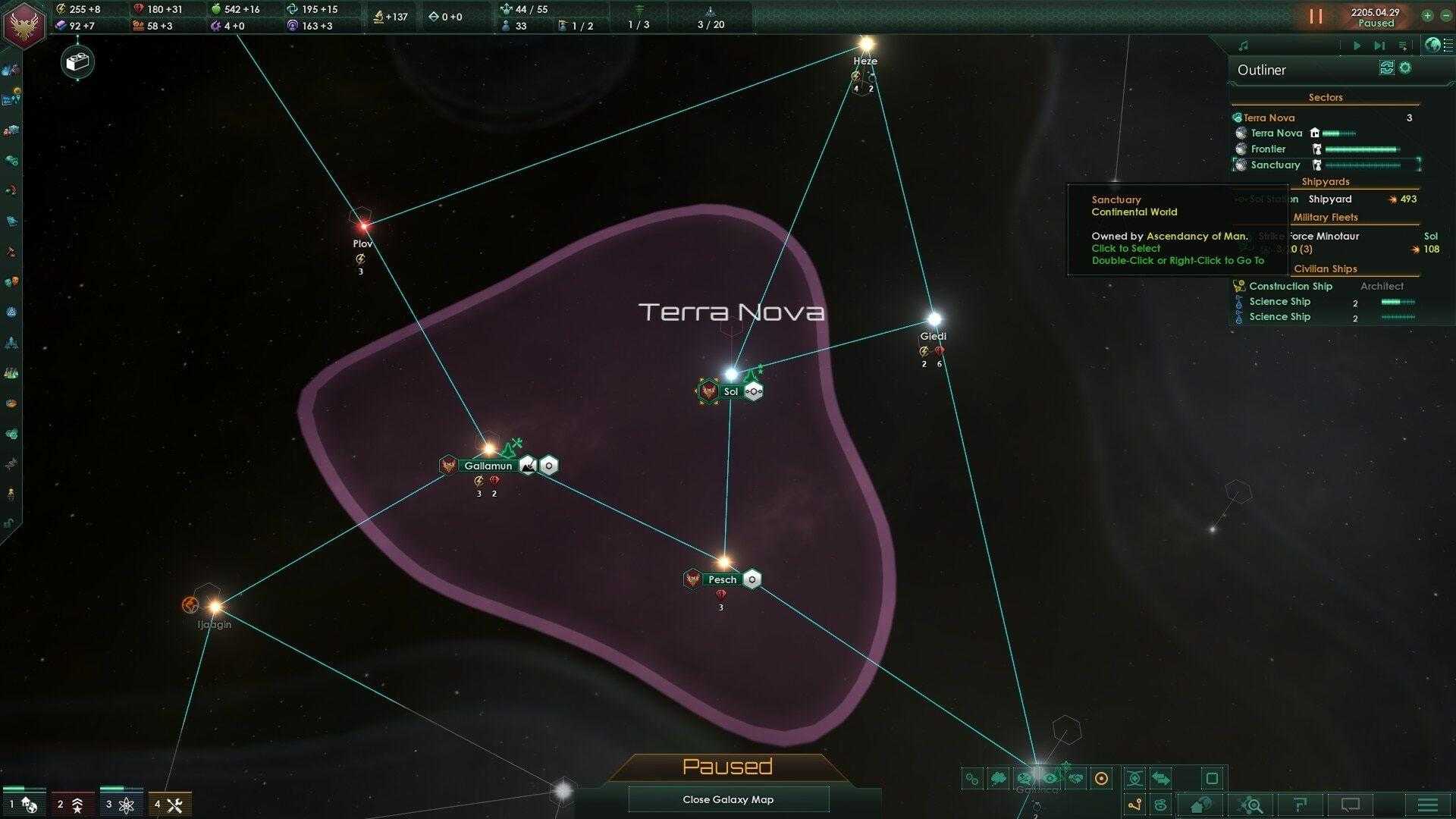Select the Sol system label
Screen dimensions: 1456x819
730,392
